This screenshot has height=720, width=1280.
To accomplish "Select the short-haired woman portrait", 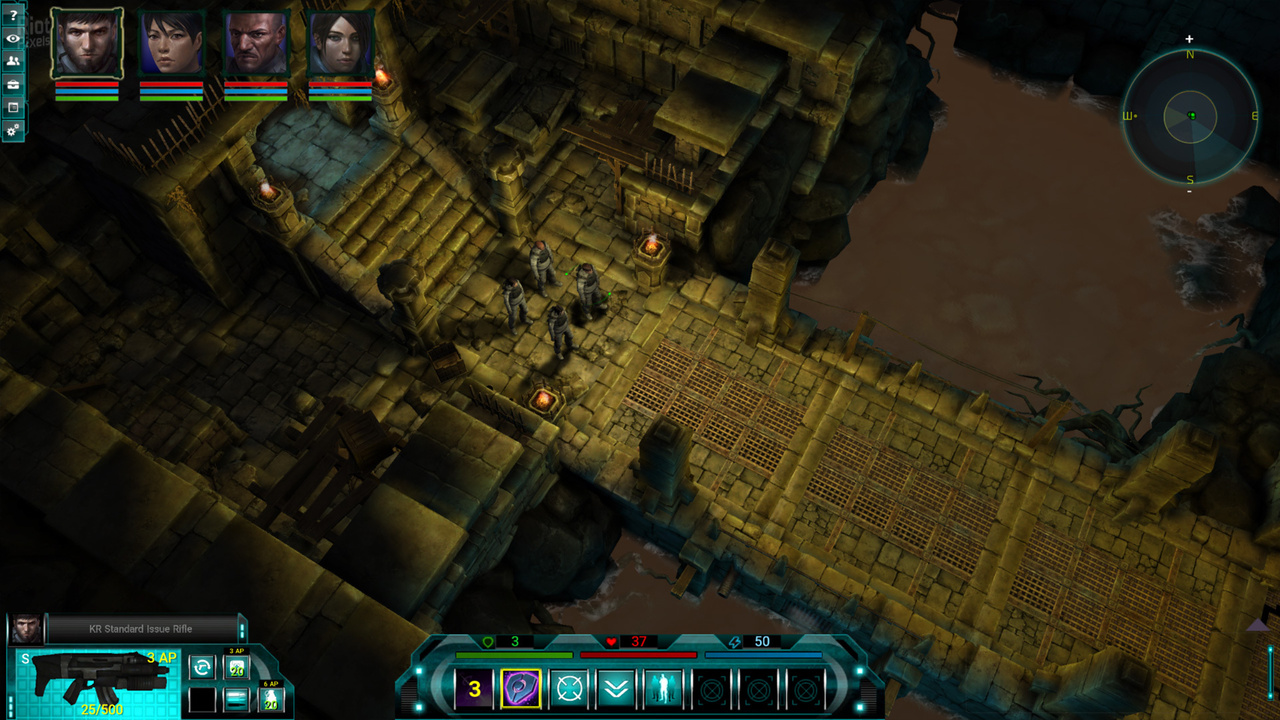I will [171, 43].
